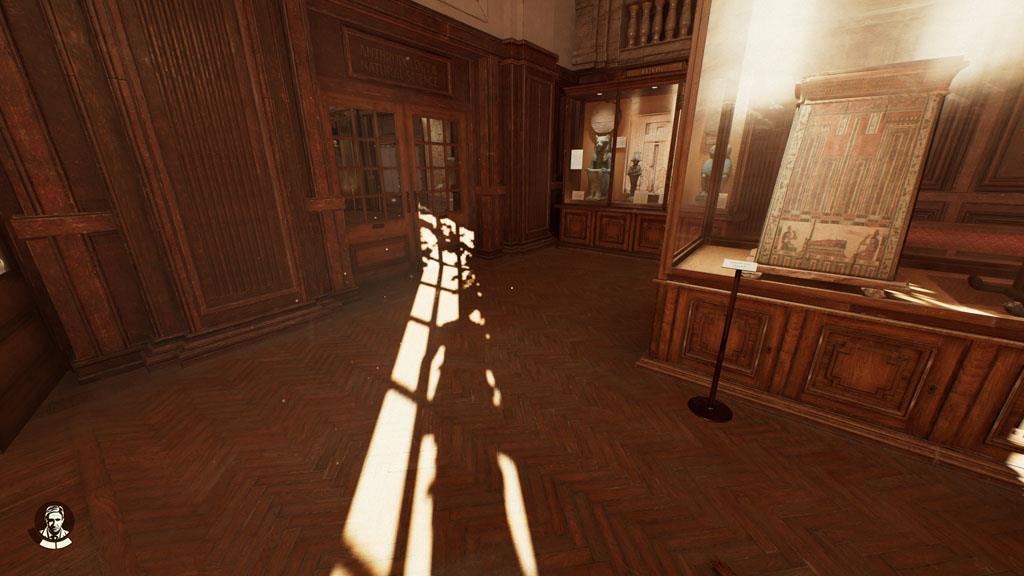Image resolution: width=1024 pixels, height=576 pixels.
Task: Click the character portrait icon
Action: (52, 524)
